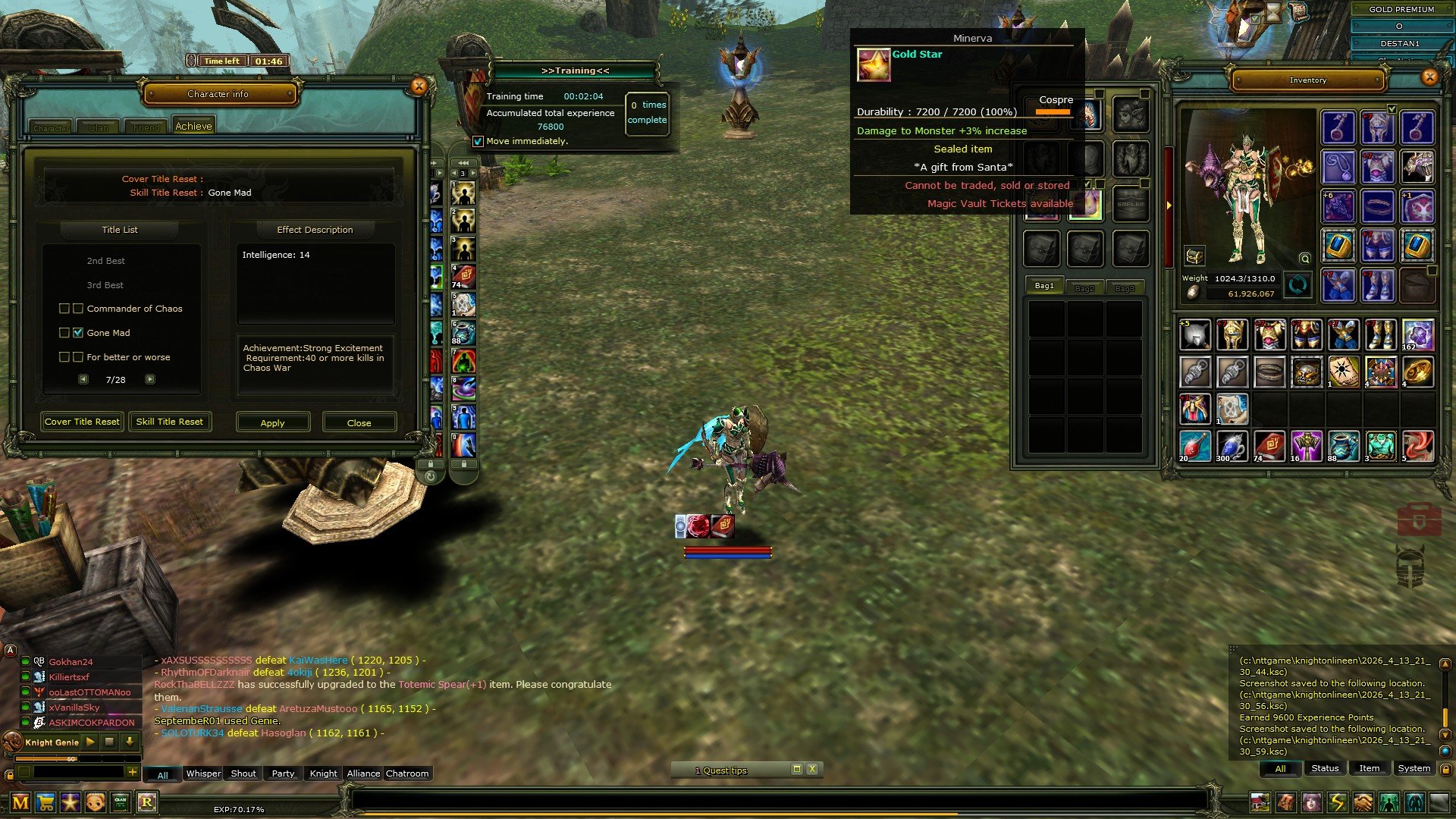Select the Status filter tab in the log panel

click(x=1325, y=767)
